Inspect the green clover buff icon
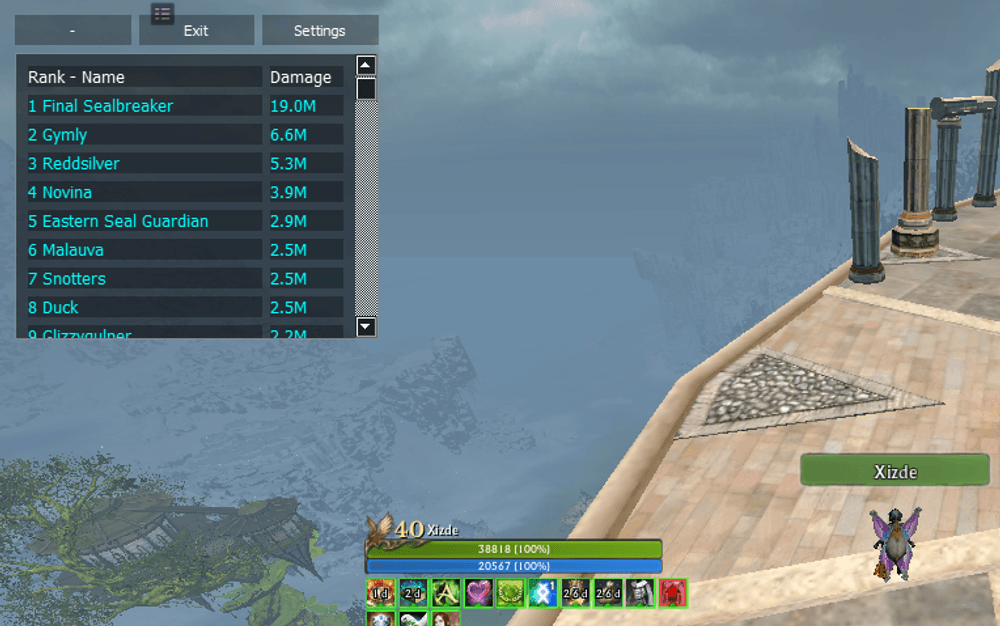 click(511, 593)
